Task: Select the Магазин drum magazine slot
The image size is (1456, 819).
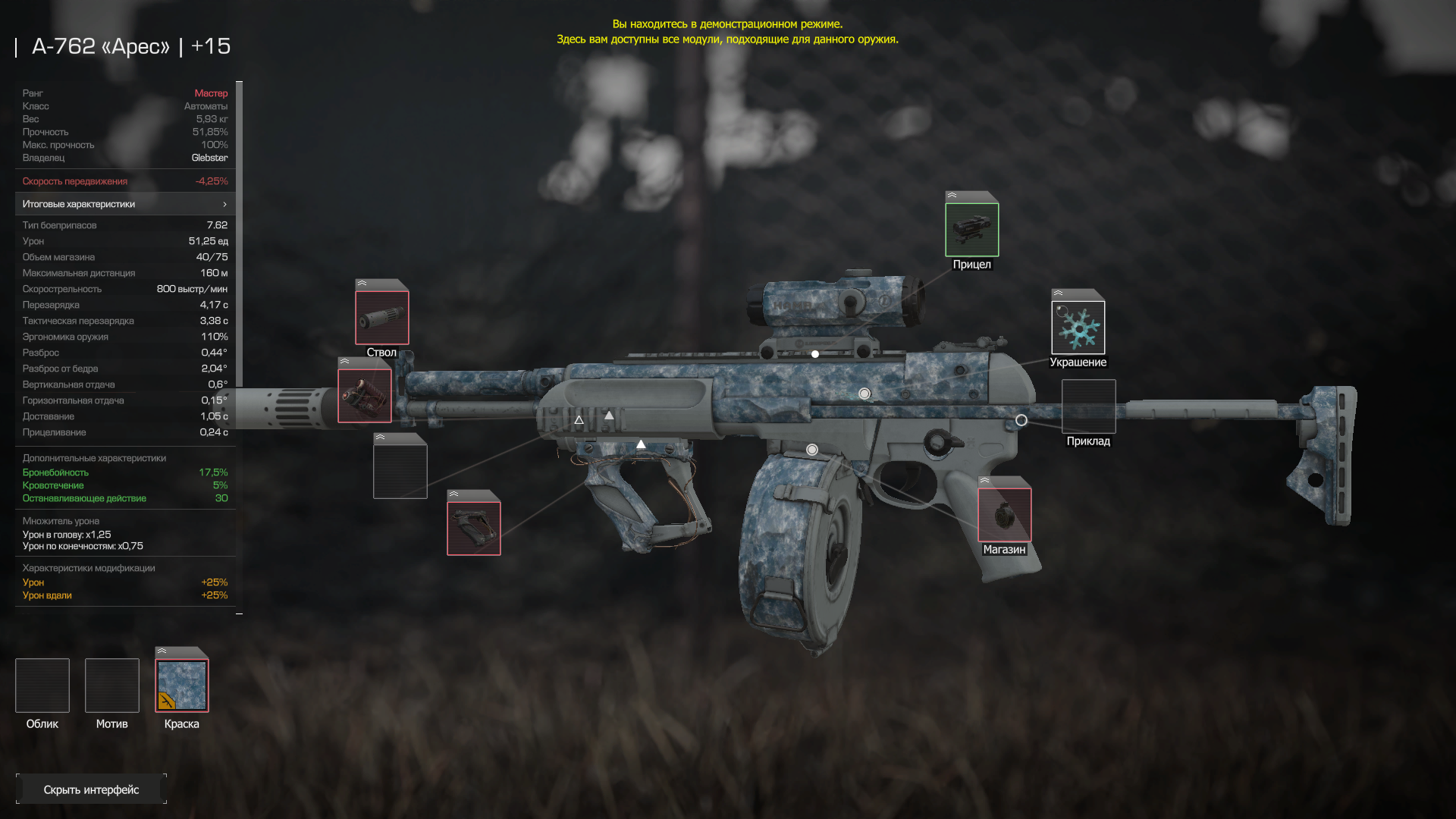Action: (x=1004, y=515)
